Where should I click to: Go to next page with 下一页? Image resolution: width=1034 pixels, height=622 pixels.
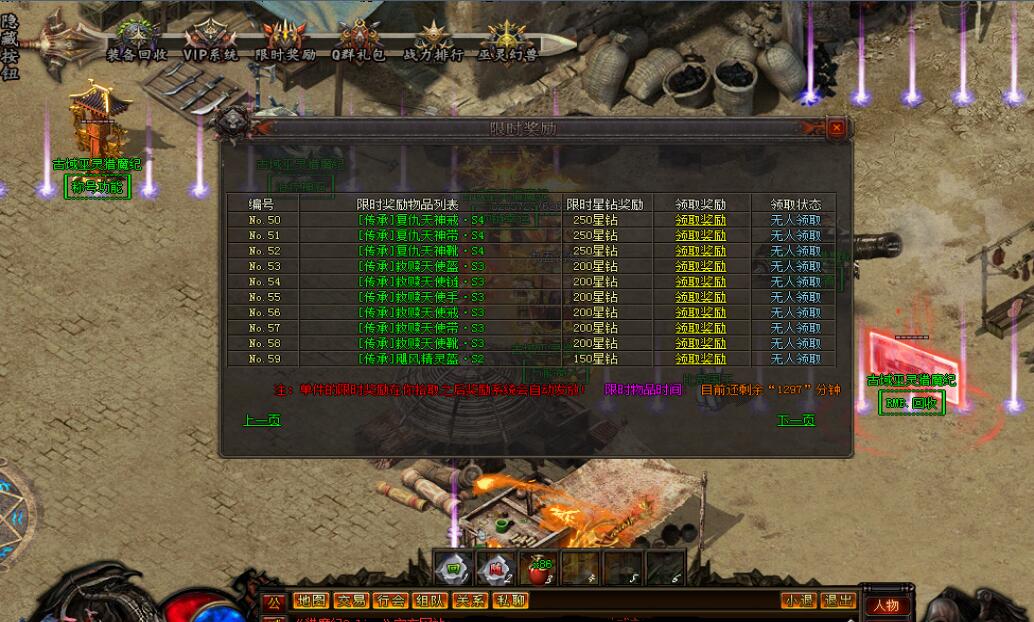pos(796,420)
